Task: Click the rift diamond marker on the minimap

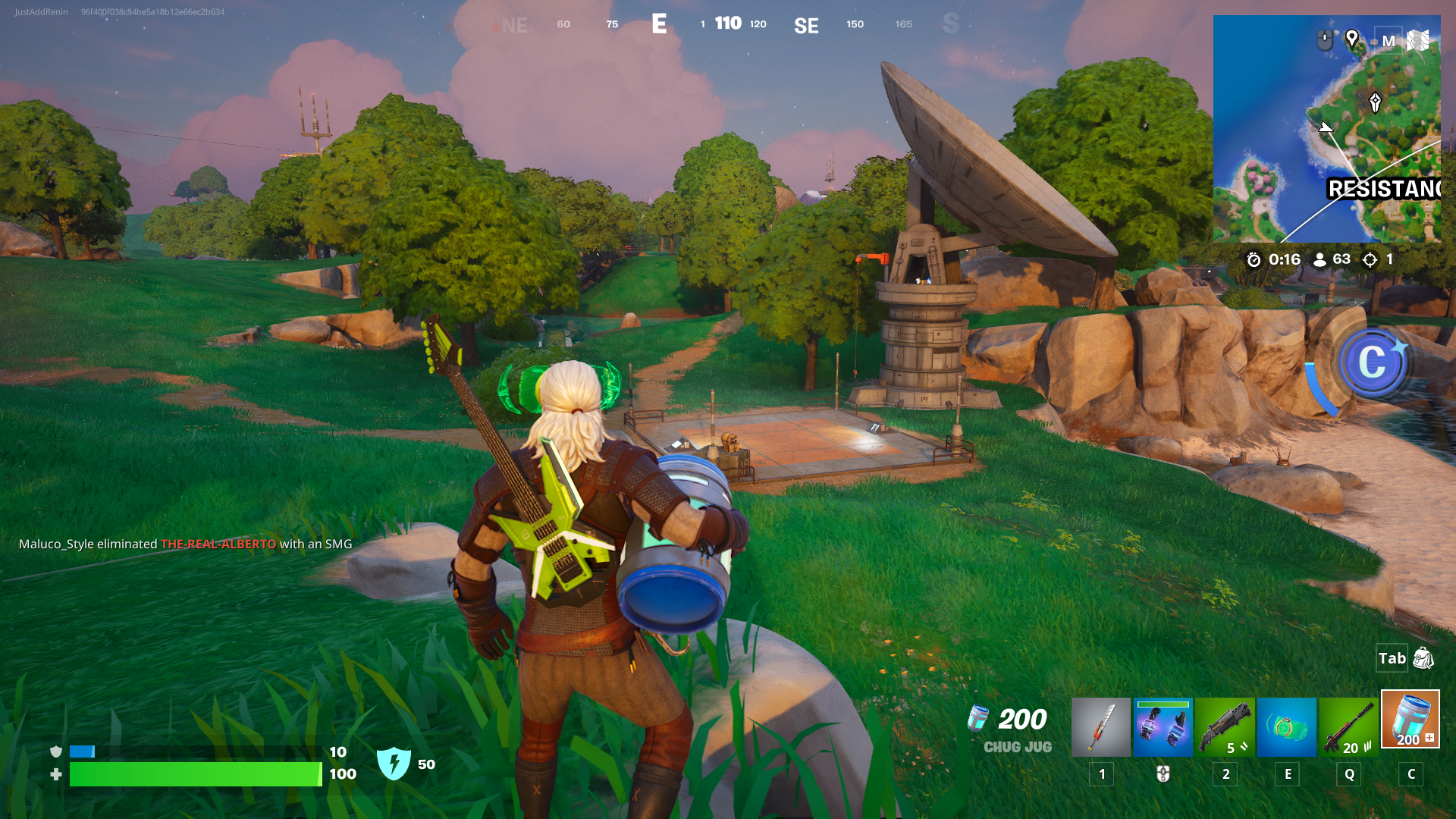Action: point(1375,101)
